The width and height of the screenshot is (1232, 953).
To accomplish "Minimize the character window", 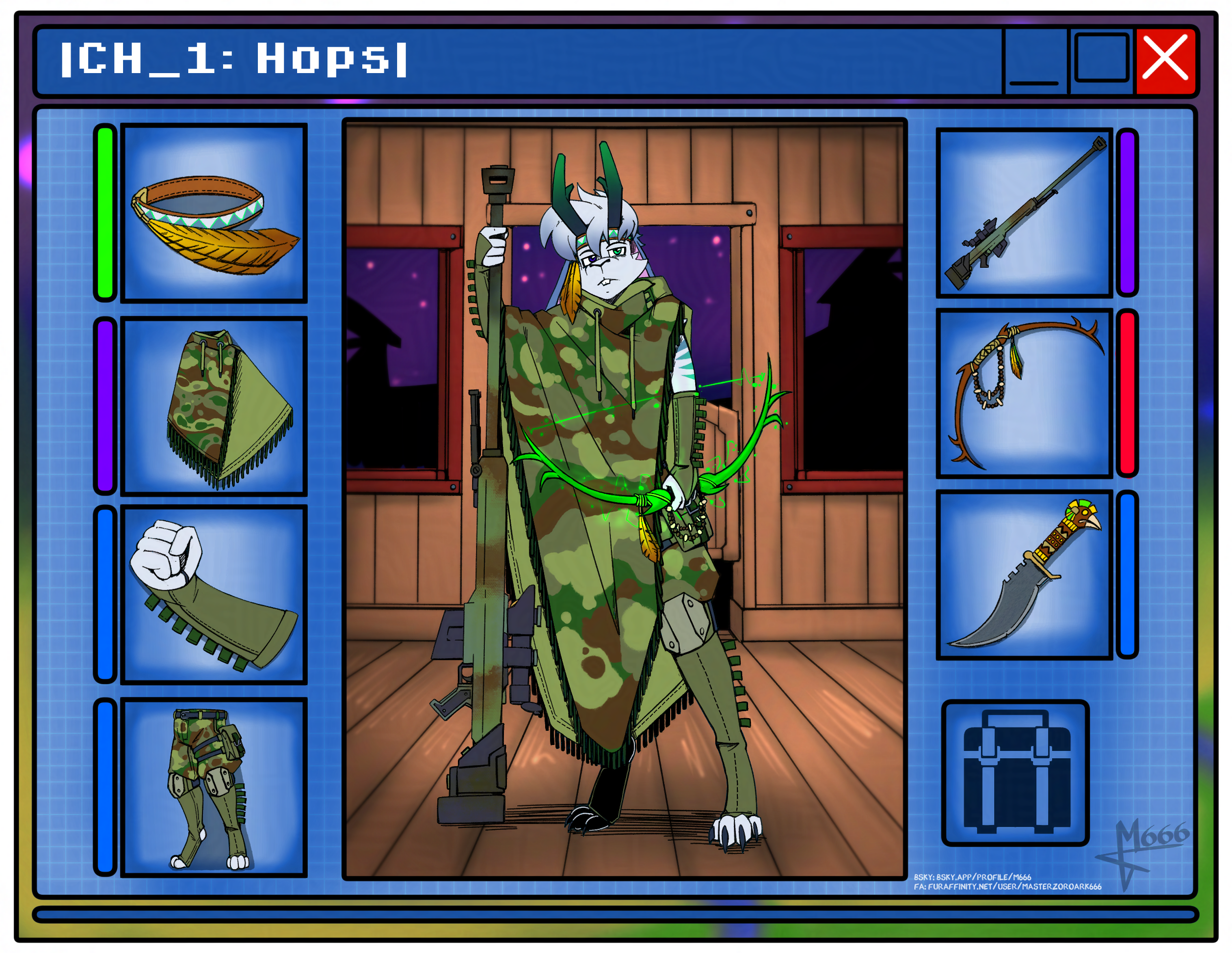I will pyautogui.click(x=1033, y=61).
